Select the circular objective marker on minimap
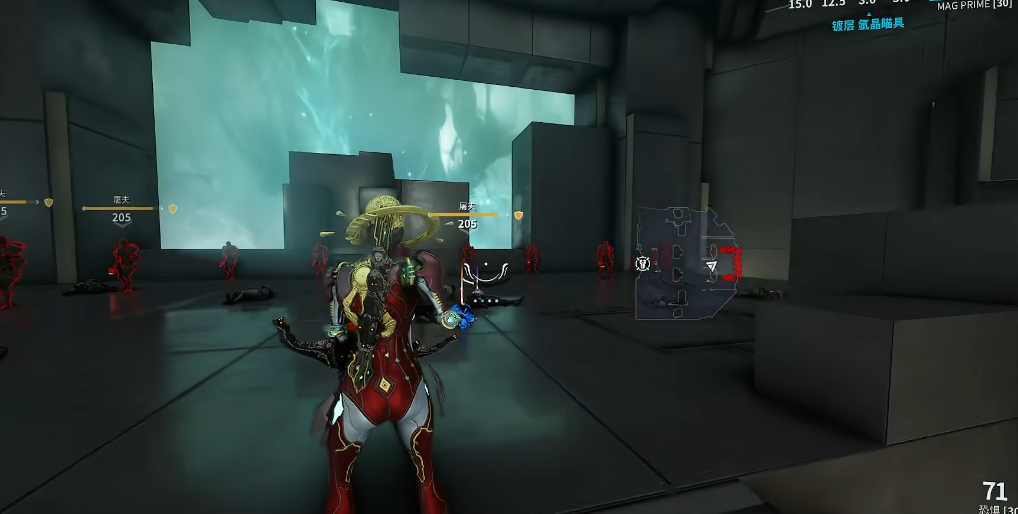The height and width of the screenshot is (514, 1018). [642, 265]
